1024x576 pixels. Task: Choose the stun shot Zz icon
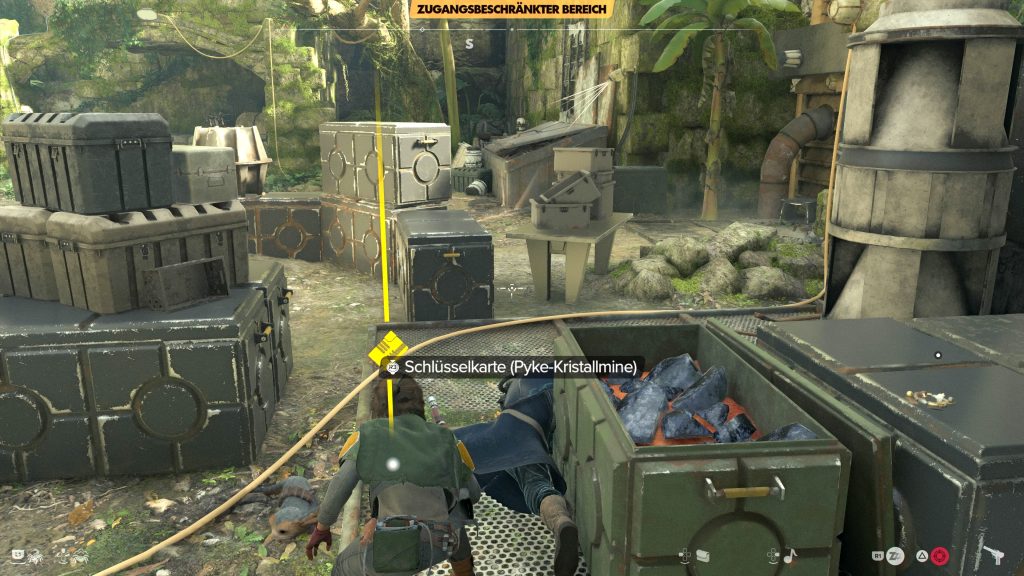(x=894, y=556)
